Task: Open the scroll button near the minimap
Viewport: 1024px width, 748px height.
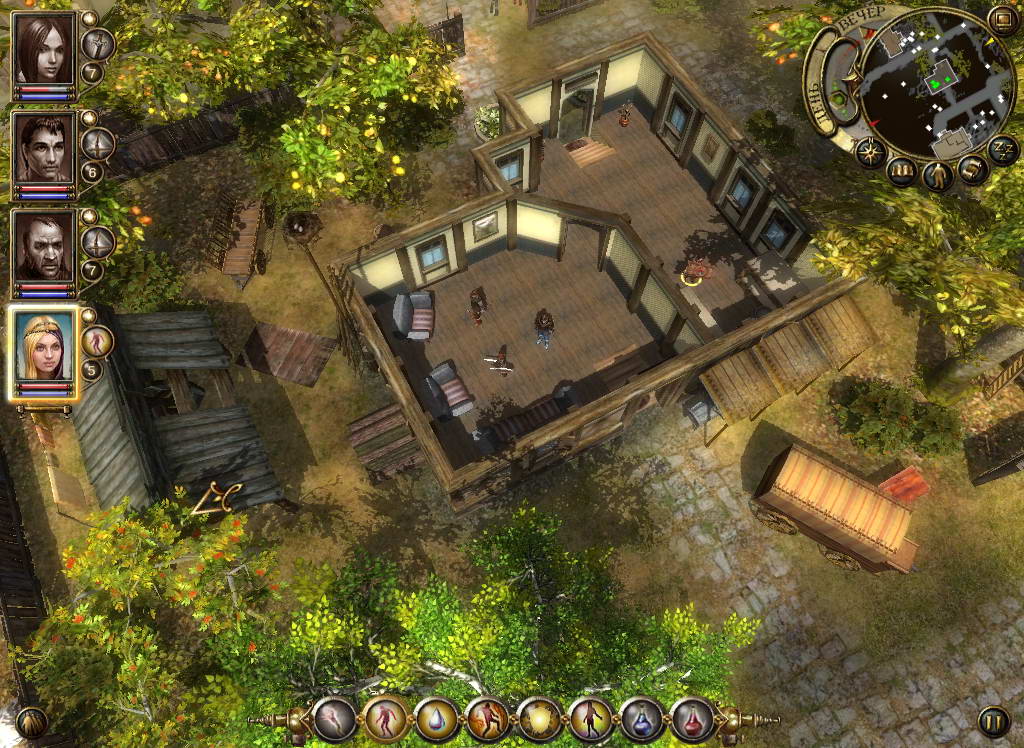Action: click(973, 170)
